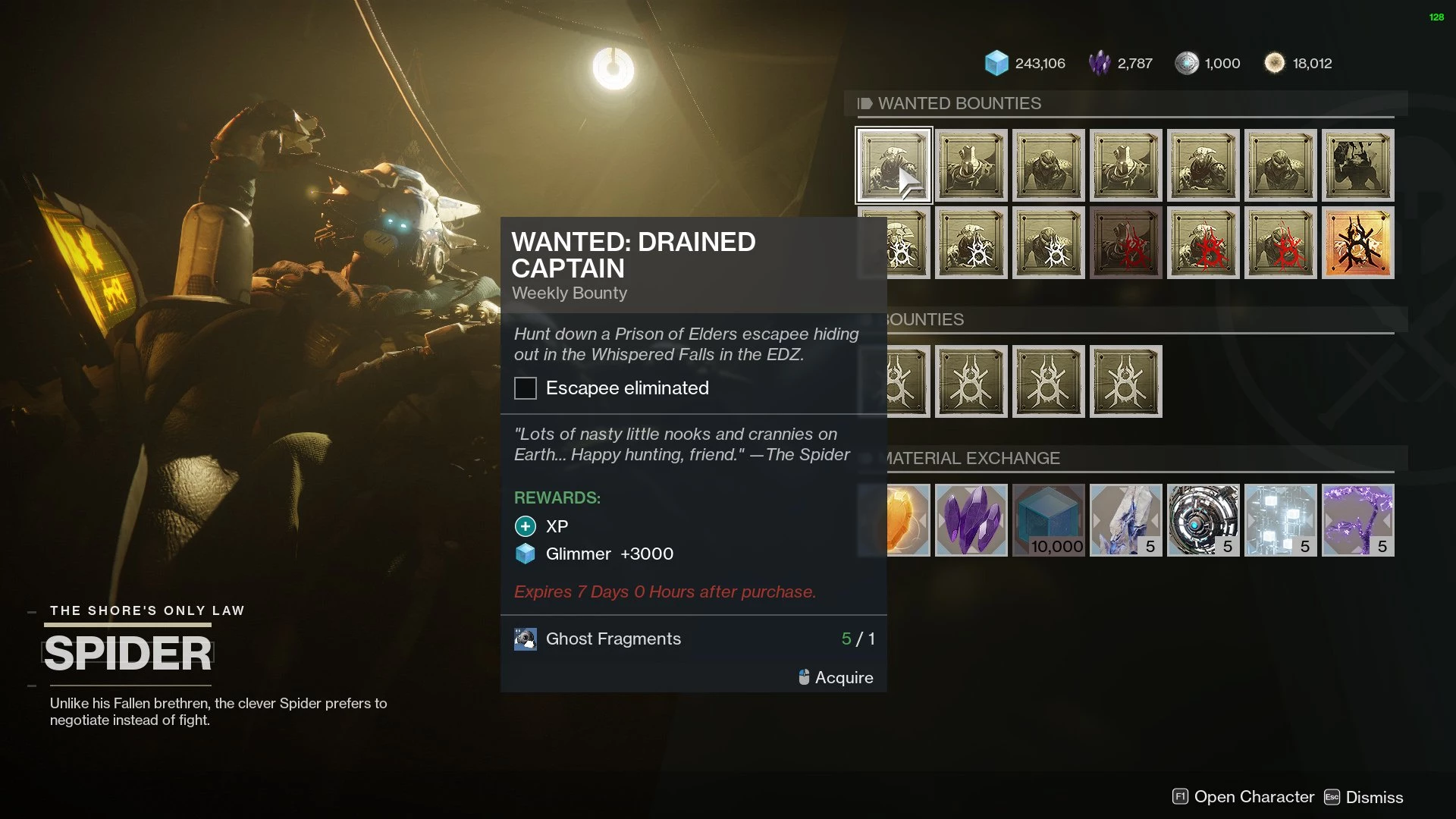1456x819 pixels.
Task: Buy the round mechanical orb material
Action: coord(1203,520)
